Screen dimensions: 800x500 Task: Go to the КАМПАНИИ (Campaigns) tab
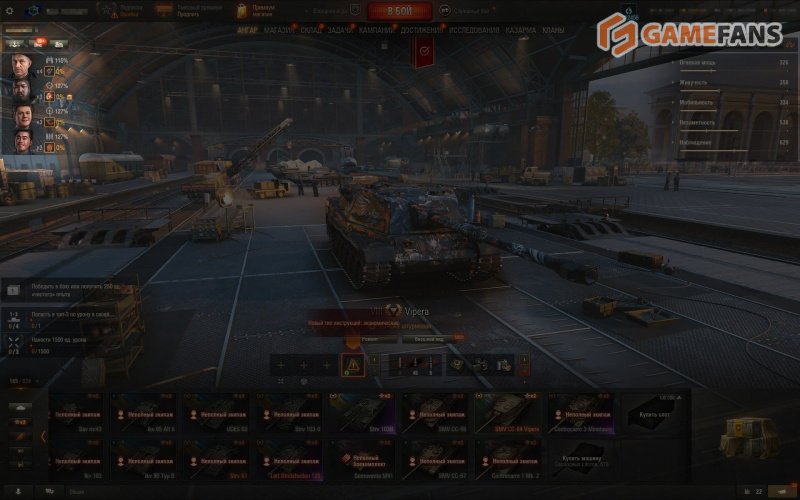377,31
